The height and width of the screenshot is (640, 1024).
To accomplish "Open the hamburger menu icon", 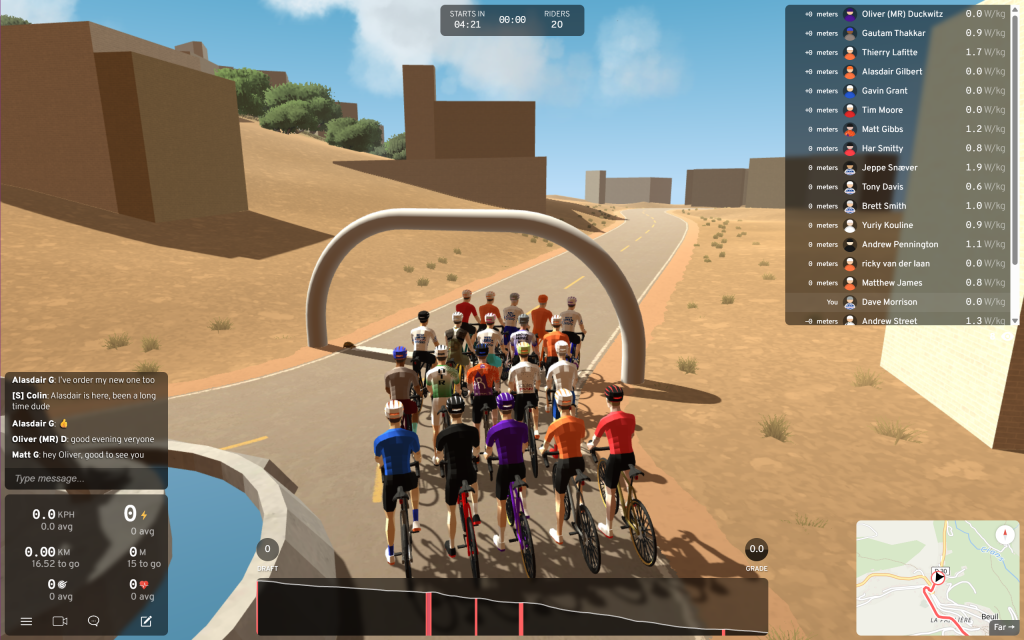I will coord(27,621).
